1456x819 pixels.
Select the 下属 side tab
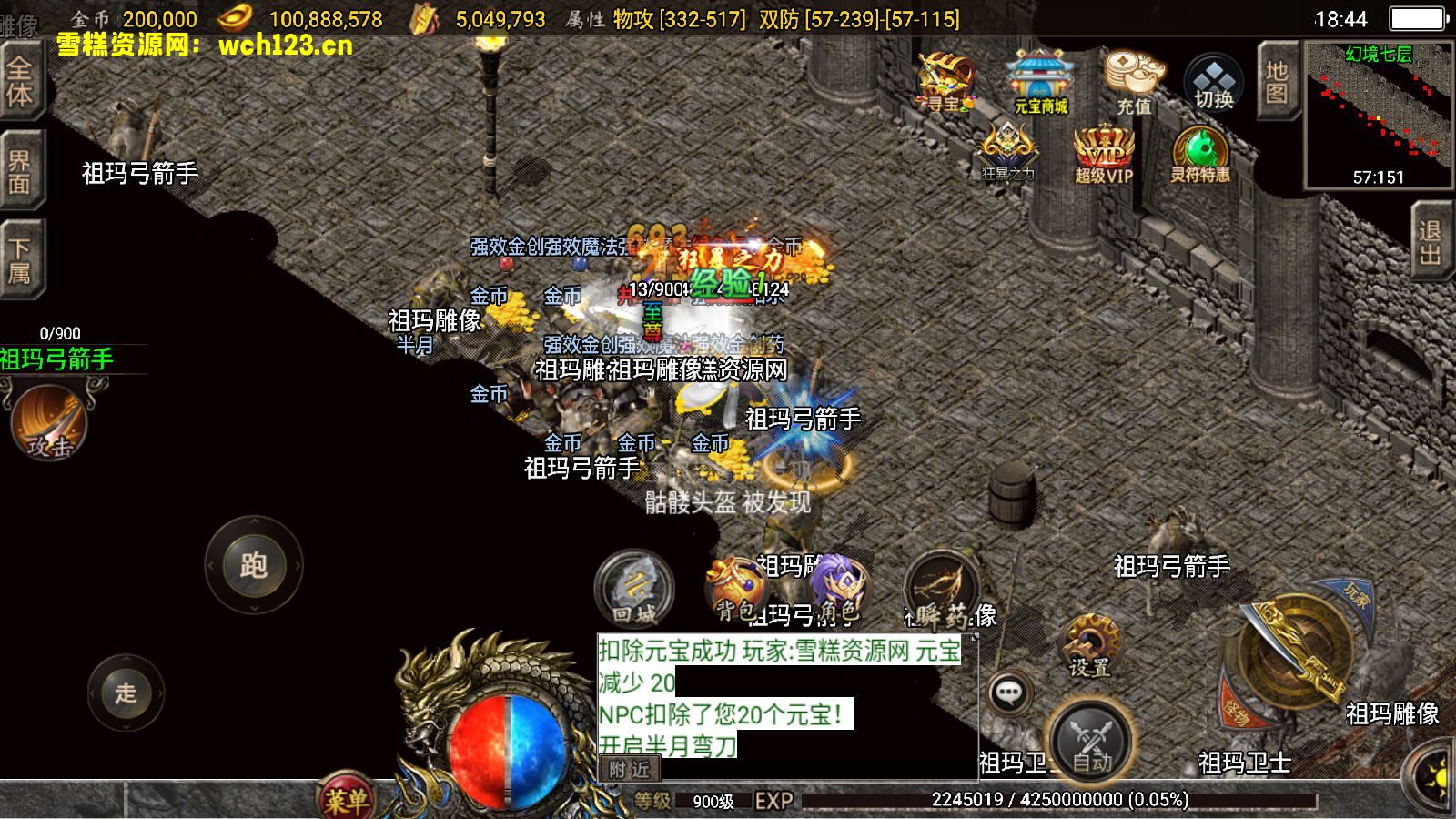pos(20,260)
